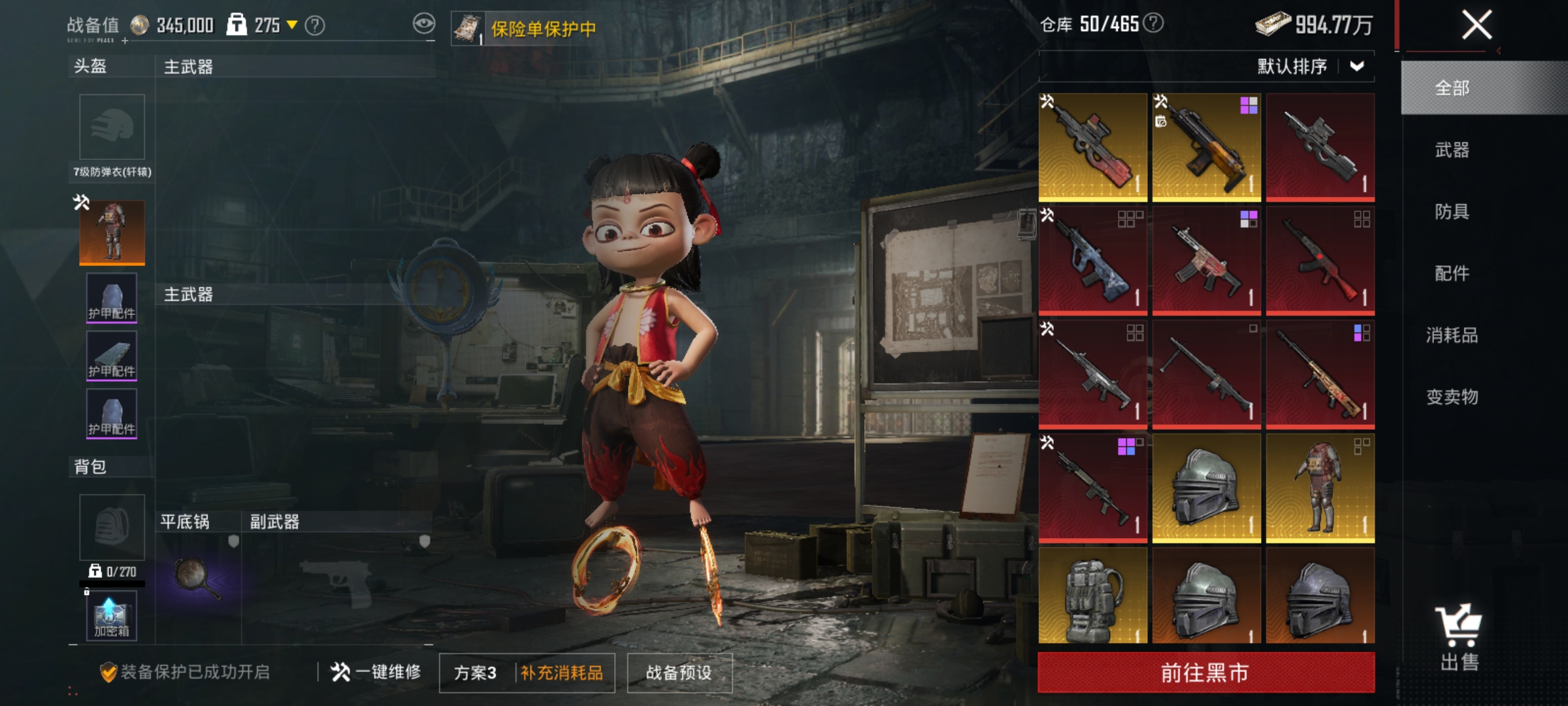
Task: Select the equipped level-7 body armor slot
Action: click(112, 232)
